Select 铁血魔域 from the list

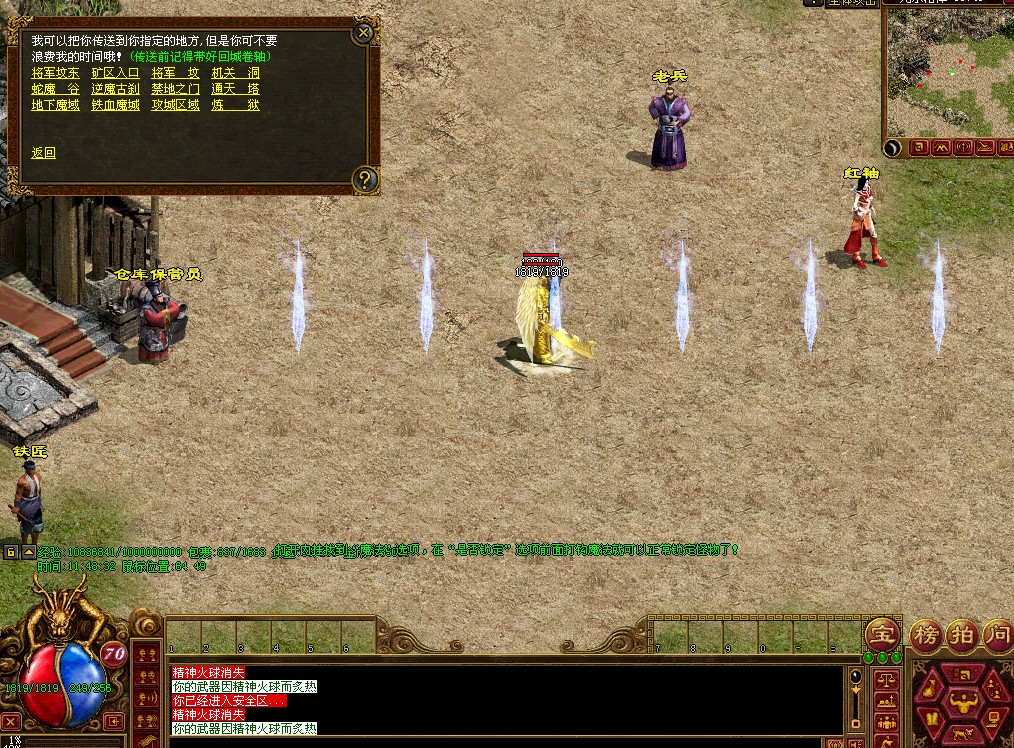click(115, 105)
